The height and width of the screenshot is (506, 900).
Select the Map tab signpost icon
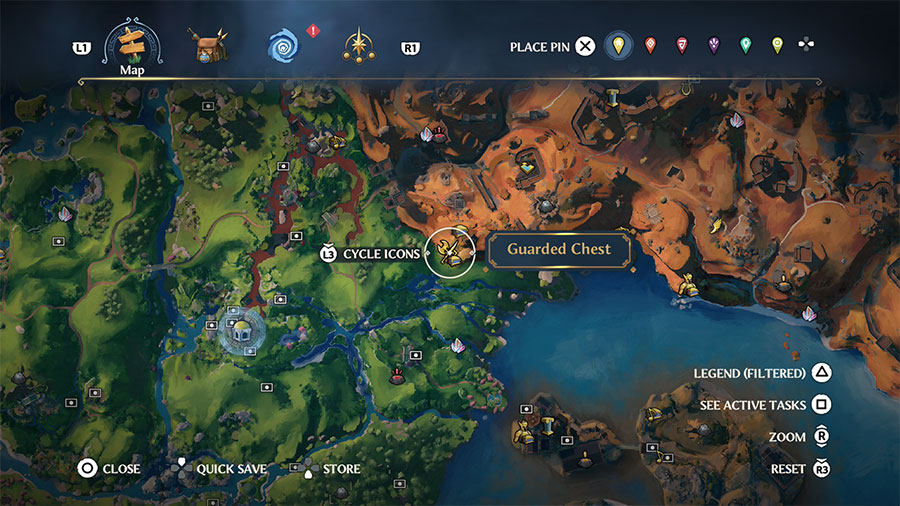[x=133, y=43]
